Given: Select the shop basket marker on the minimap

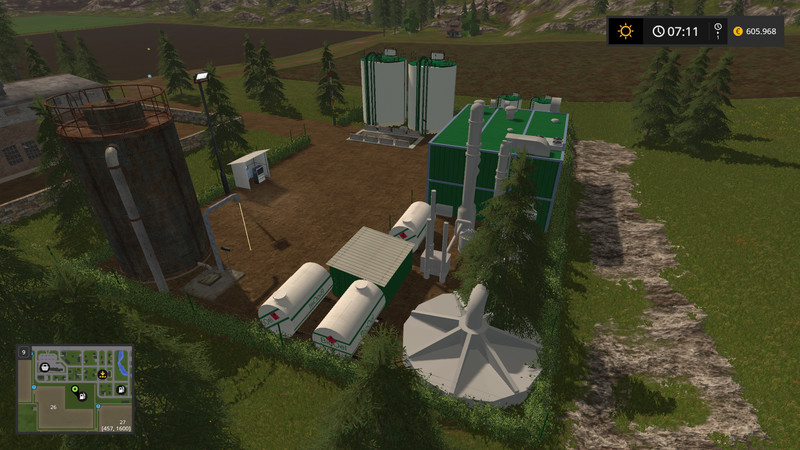Looking at the screenshot, I should point(43,366).
